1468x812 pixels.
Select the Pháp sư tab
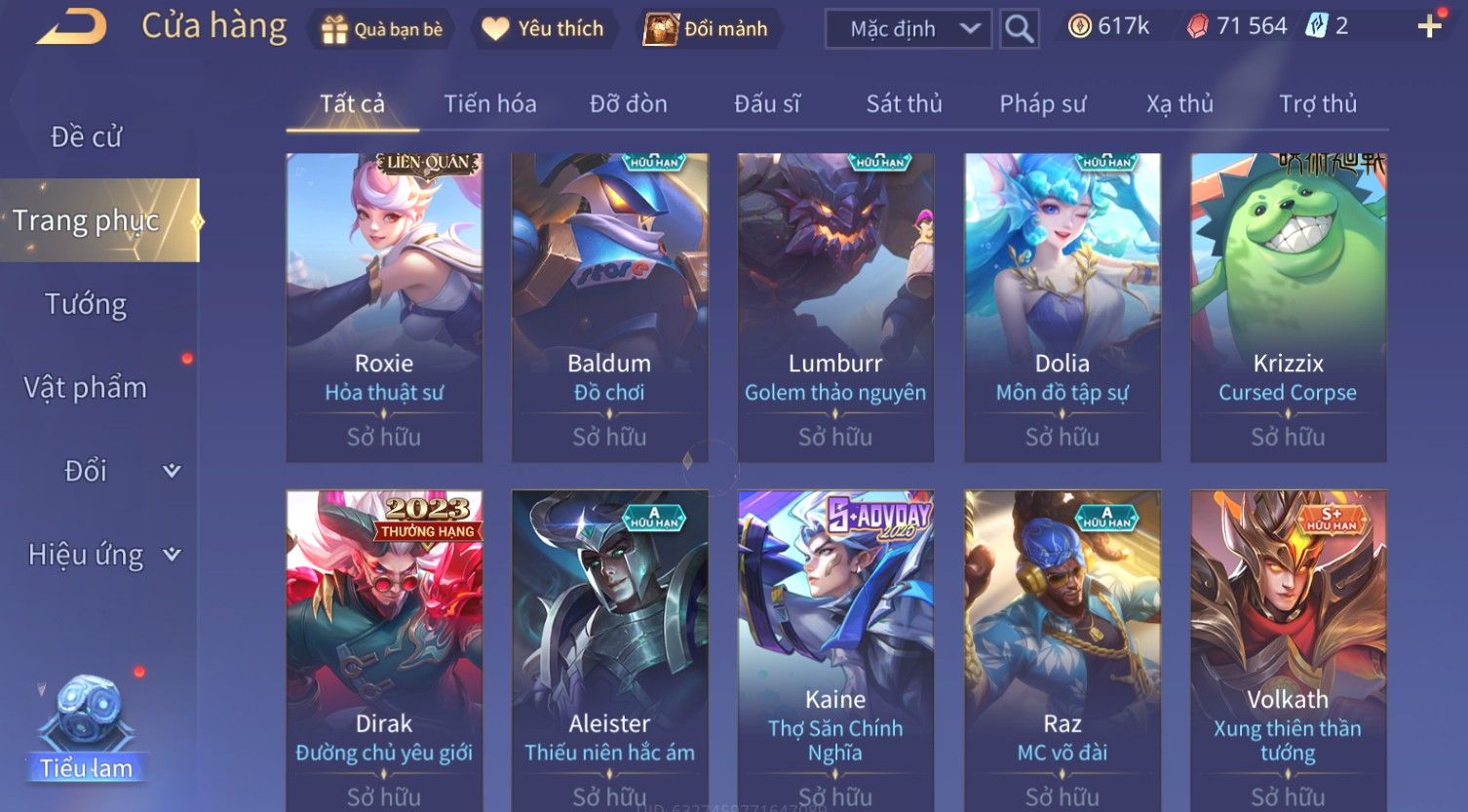[x=1042, y=103]
